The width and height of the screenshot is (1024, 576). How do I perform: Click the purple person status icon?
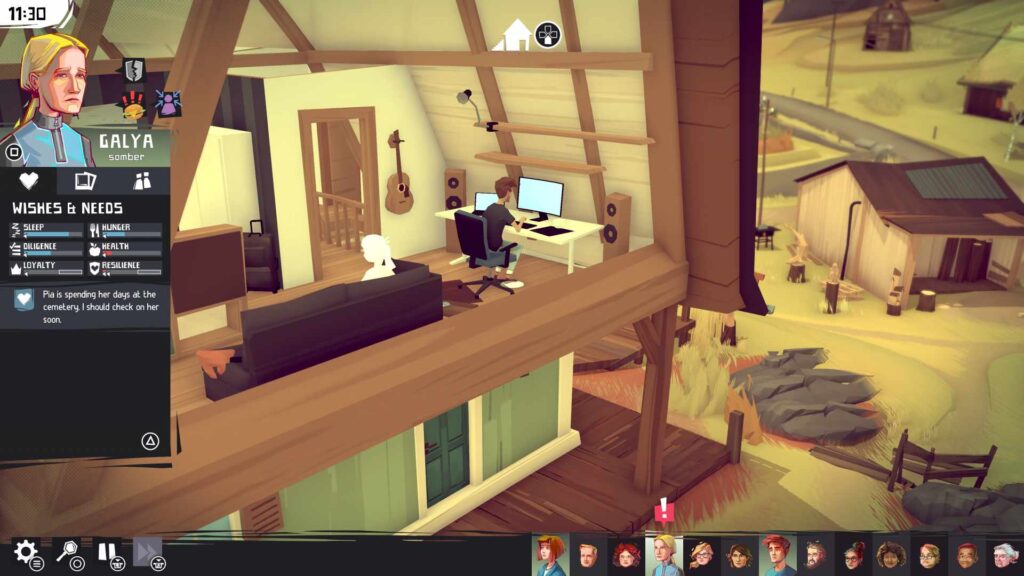coord(166,102)
